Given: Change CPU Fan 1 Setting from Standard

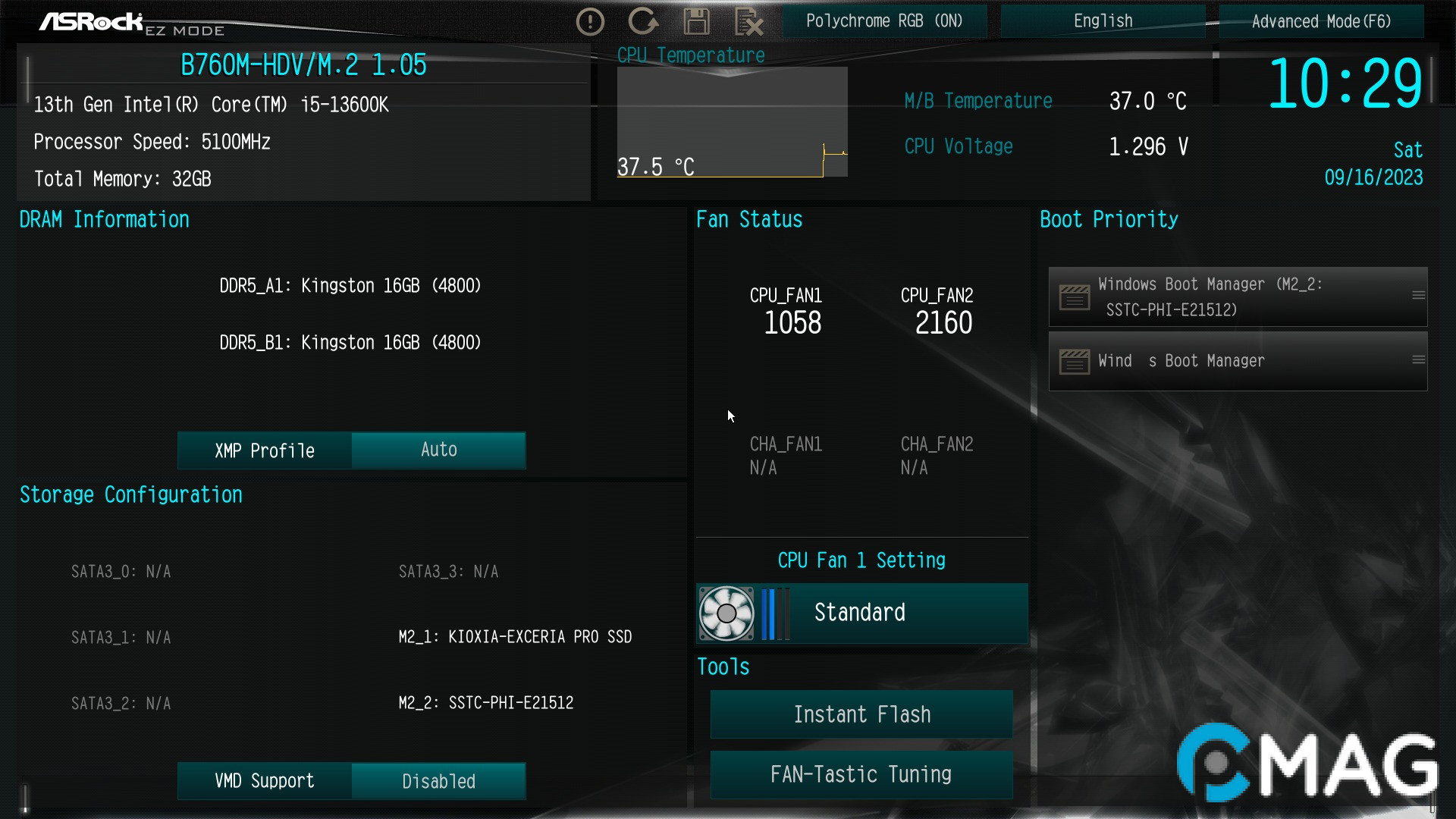Looking at the screenshot, I should coord(859,613).
